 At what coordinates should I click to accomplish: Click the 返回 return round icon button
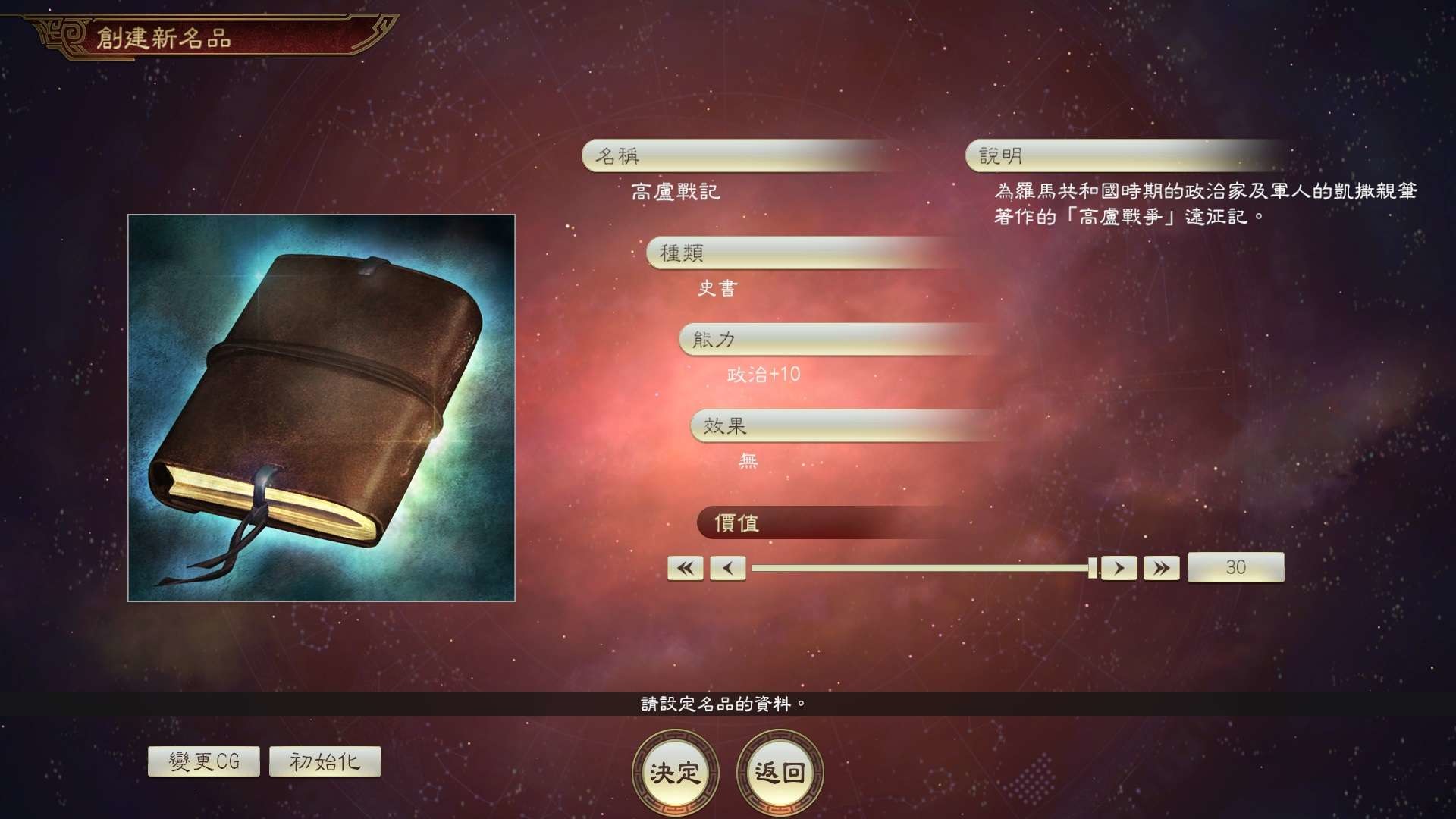tap(777, 772)
